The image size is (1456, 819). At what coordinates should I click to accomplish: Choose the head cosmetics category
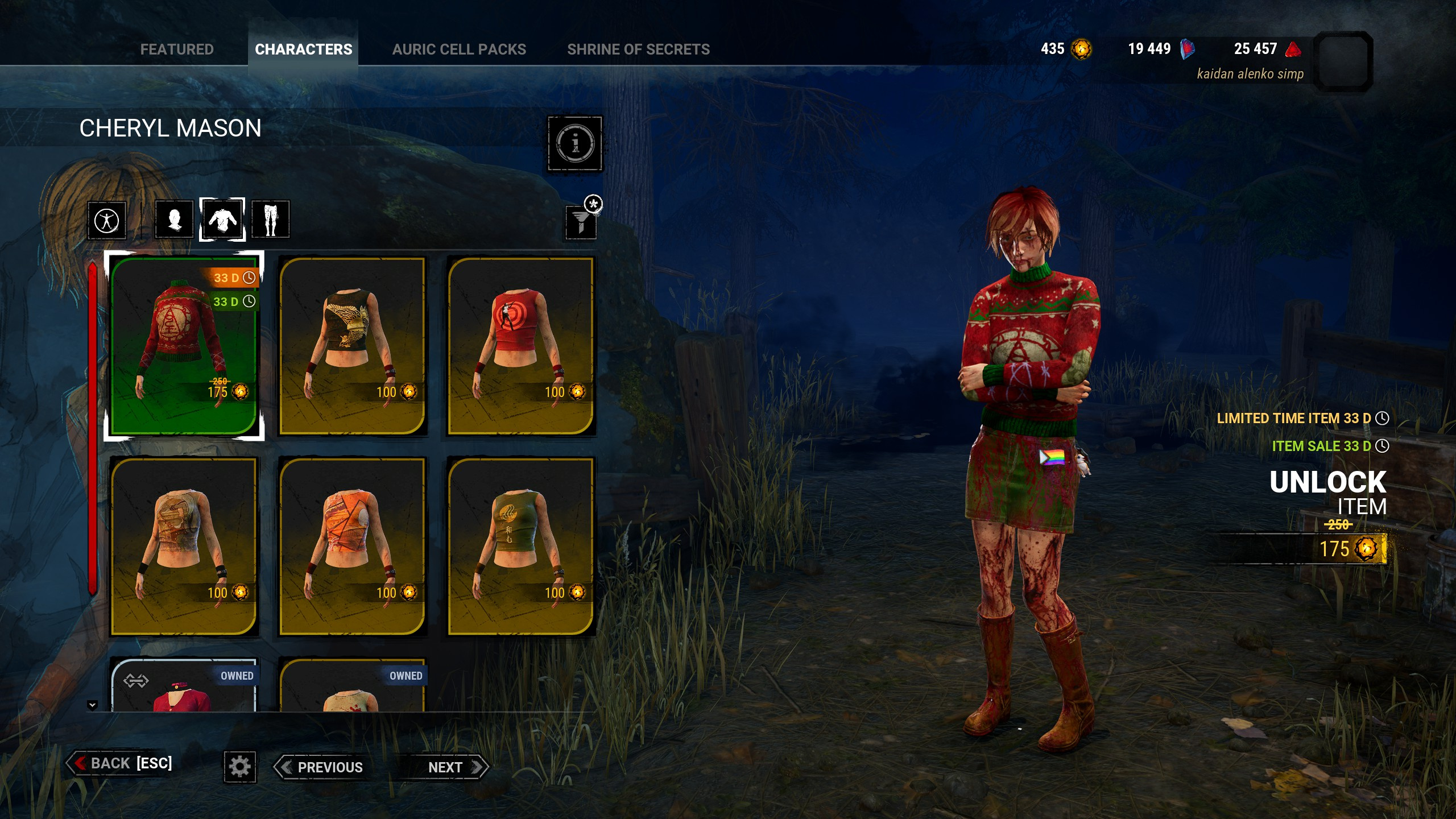(x=174, y=220)
